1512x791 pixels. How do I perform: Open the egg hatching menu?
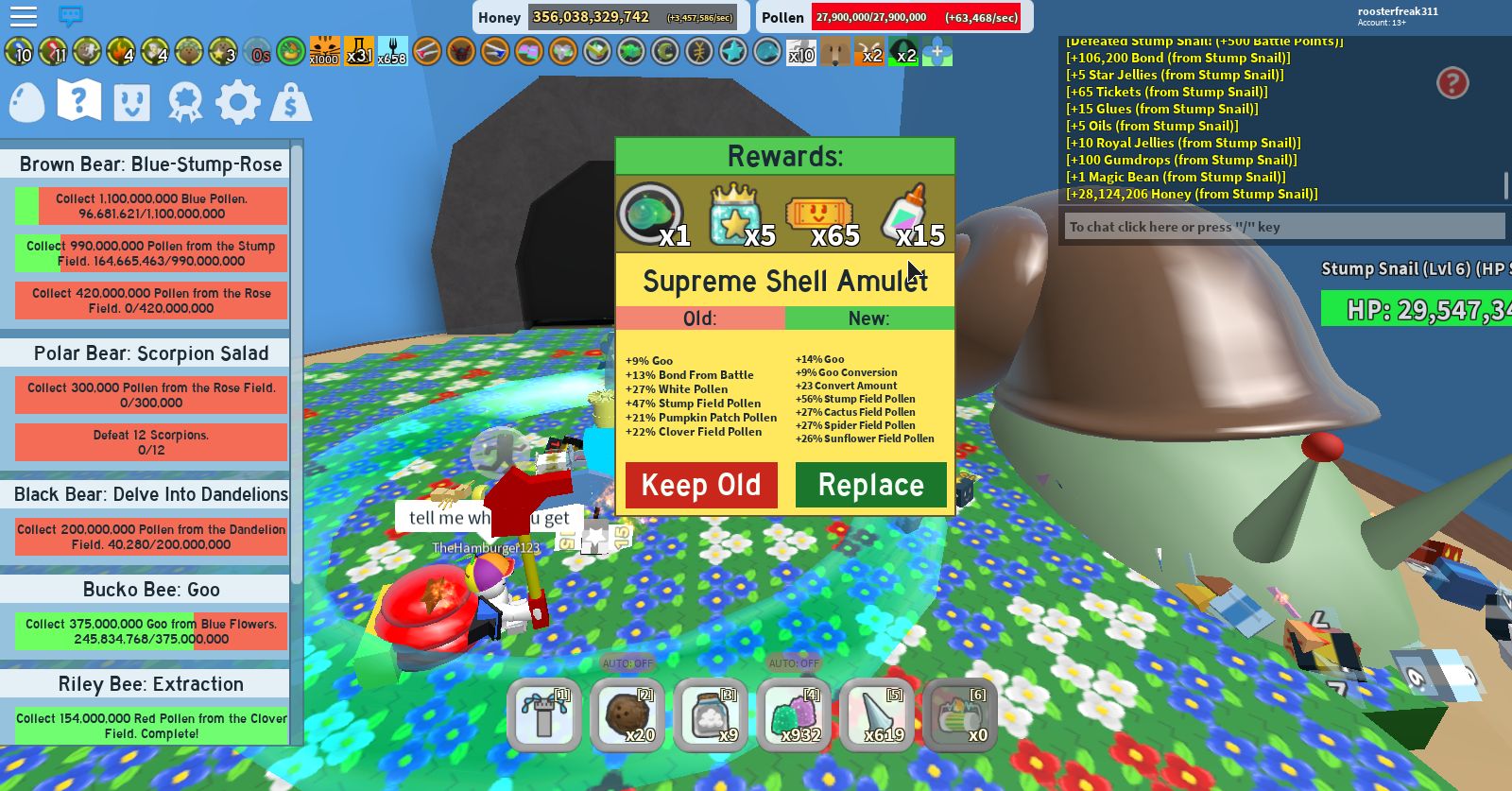tap(26, 101)
